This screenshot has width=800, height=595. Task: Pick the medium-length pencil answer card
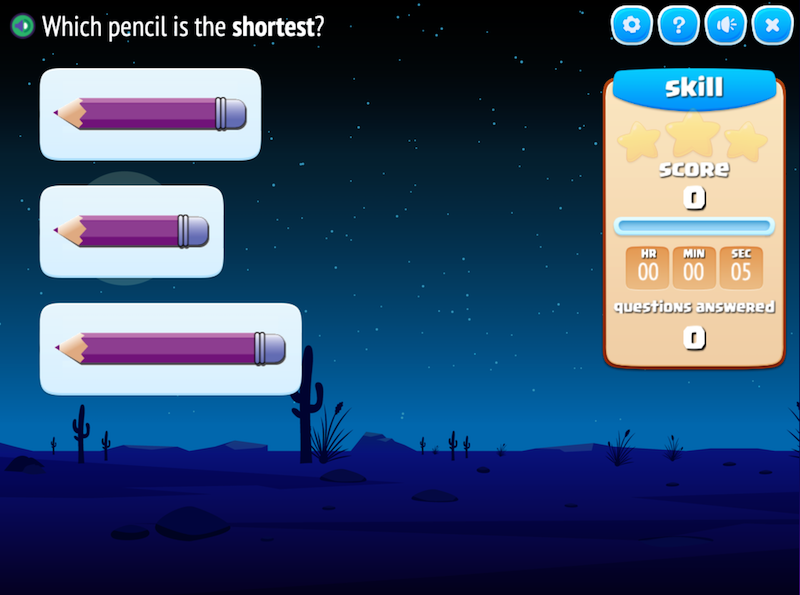coord(150,114)
